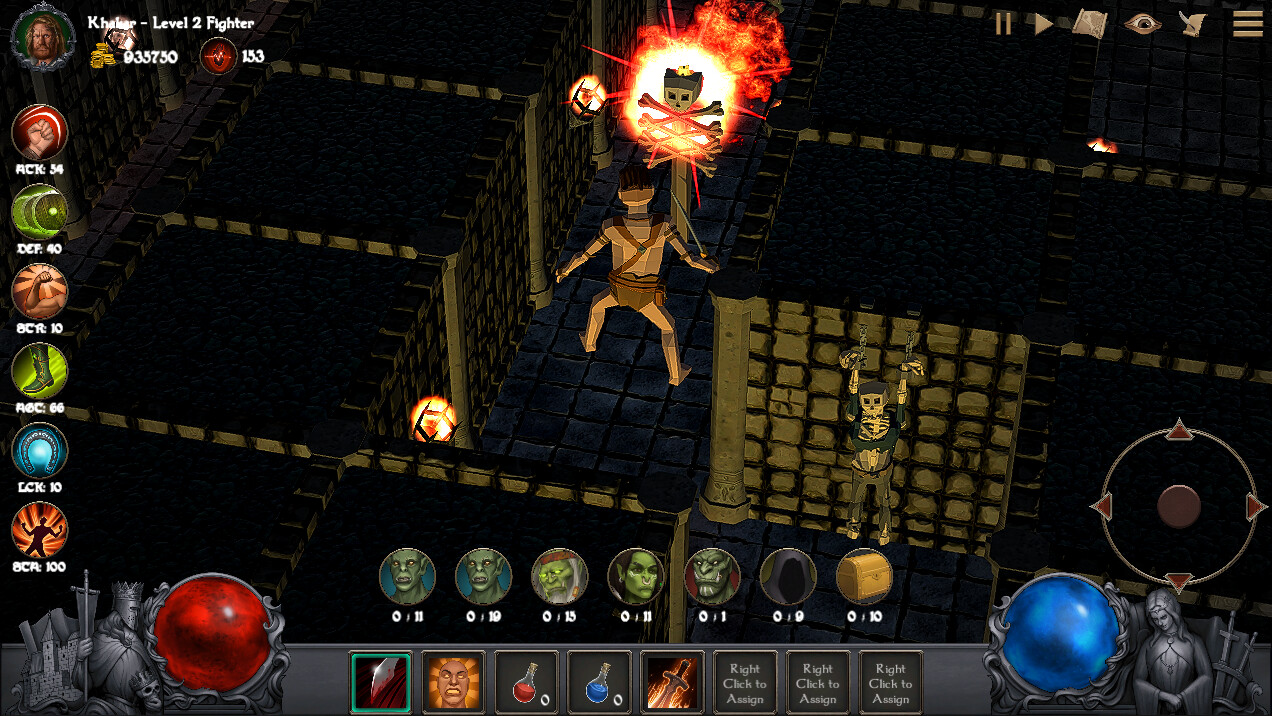Click the red fist attack stat icon
The width and height of the screenshot is (1272, 716).
point(40,132)
